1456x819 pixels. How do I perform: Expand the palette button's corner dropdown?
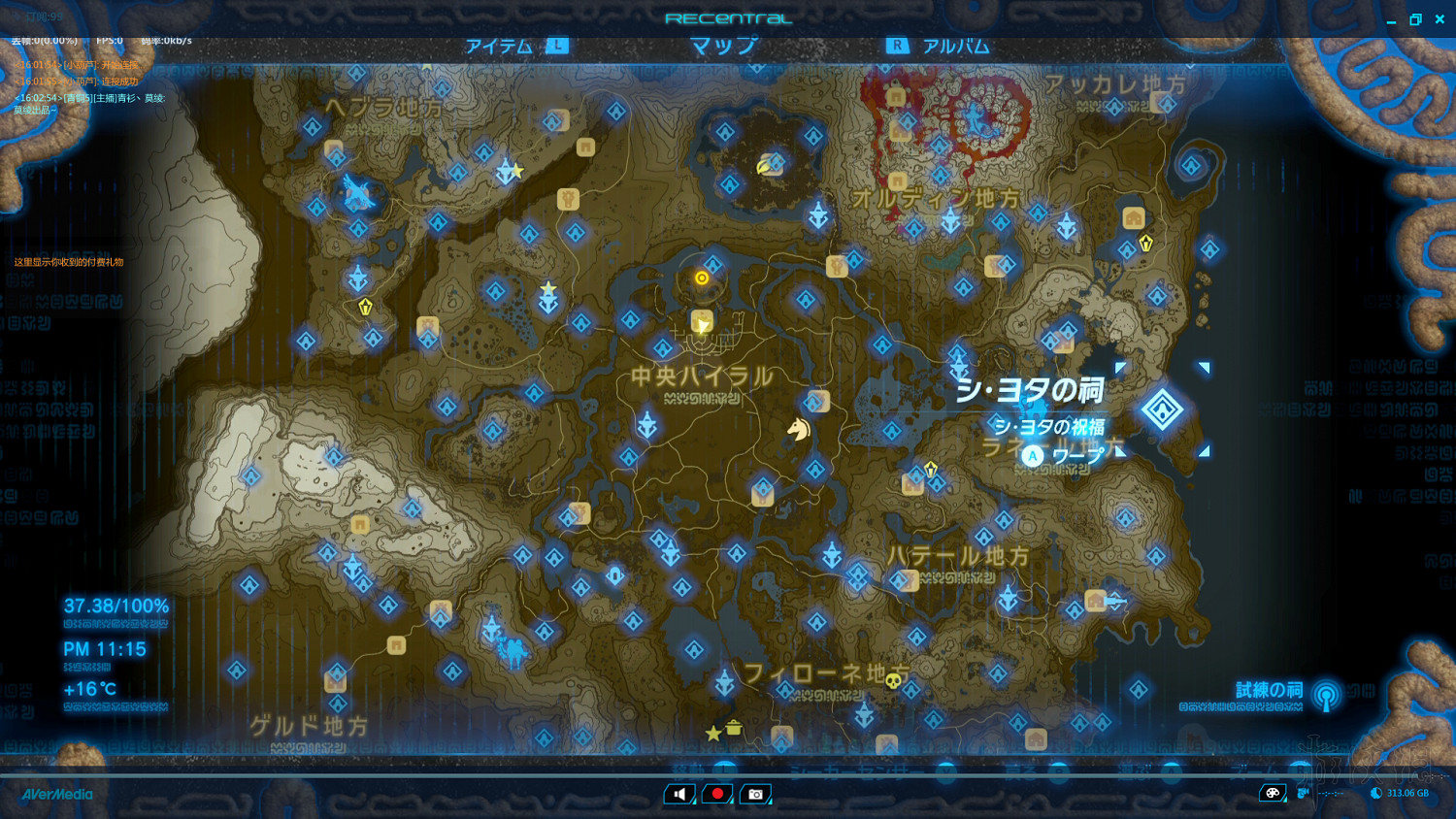[1284, 802]
